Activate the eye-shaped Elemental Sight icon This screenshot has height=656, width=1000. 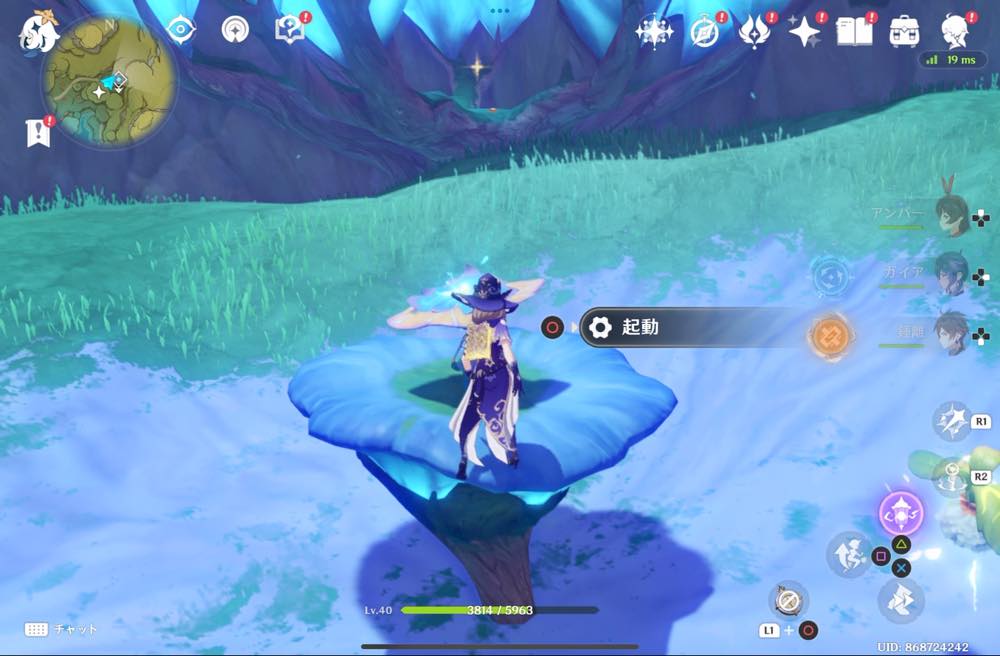pyautogui.click(x=181, y=29)
